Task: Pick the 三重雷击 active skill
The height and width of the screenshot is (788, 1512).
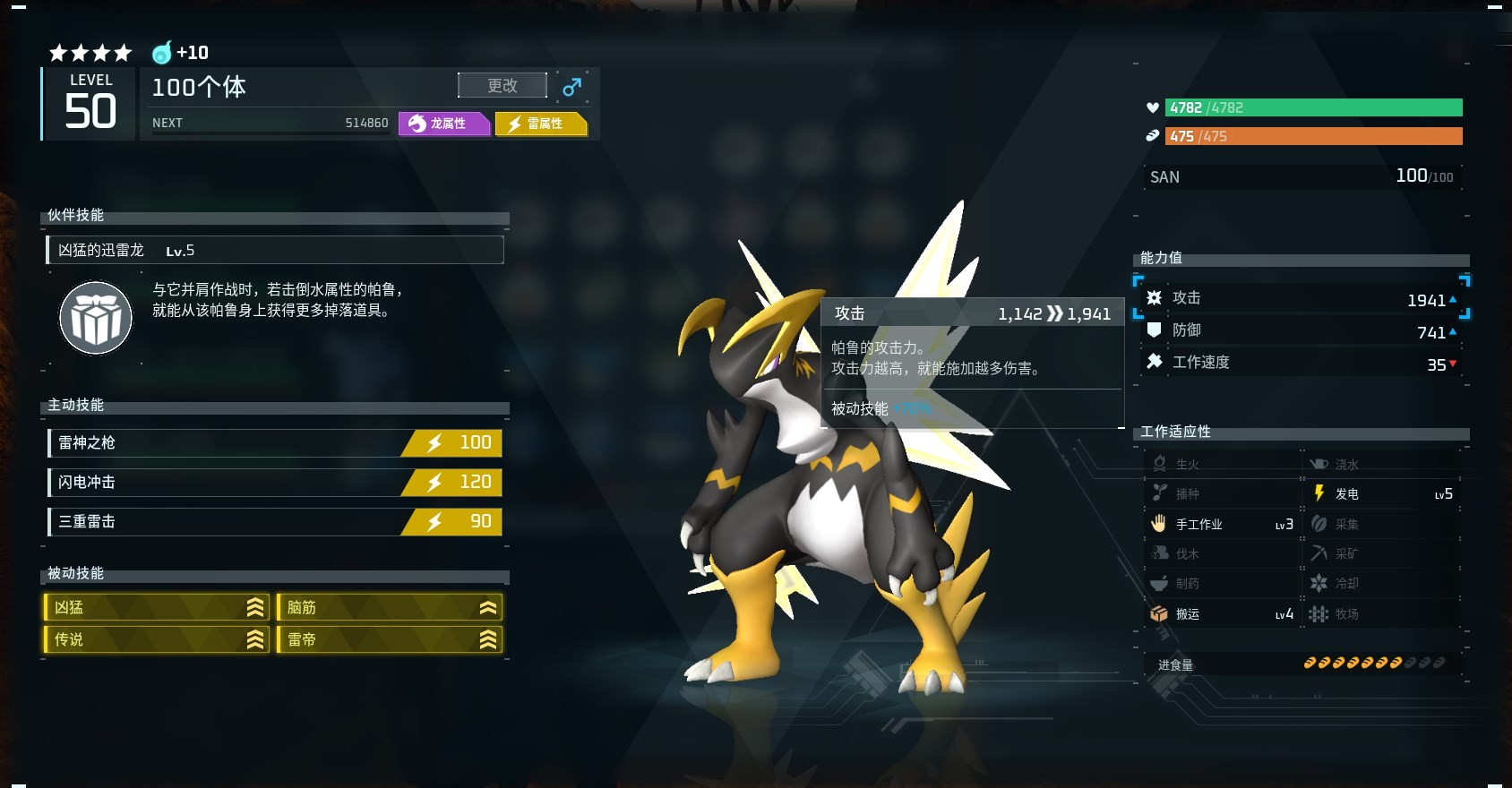Action: click(x=275, y=521)
